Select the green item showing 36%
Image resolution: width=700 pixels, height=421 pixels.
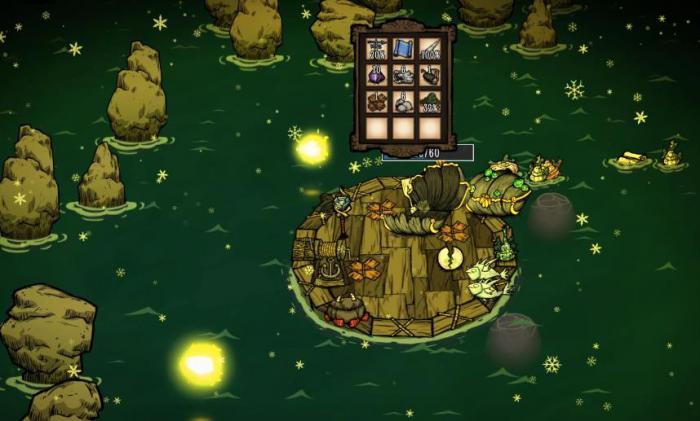[x=429, y=102]
